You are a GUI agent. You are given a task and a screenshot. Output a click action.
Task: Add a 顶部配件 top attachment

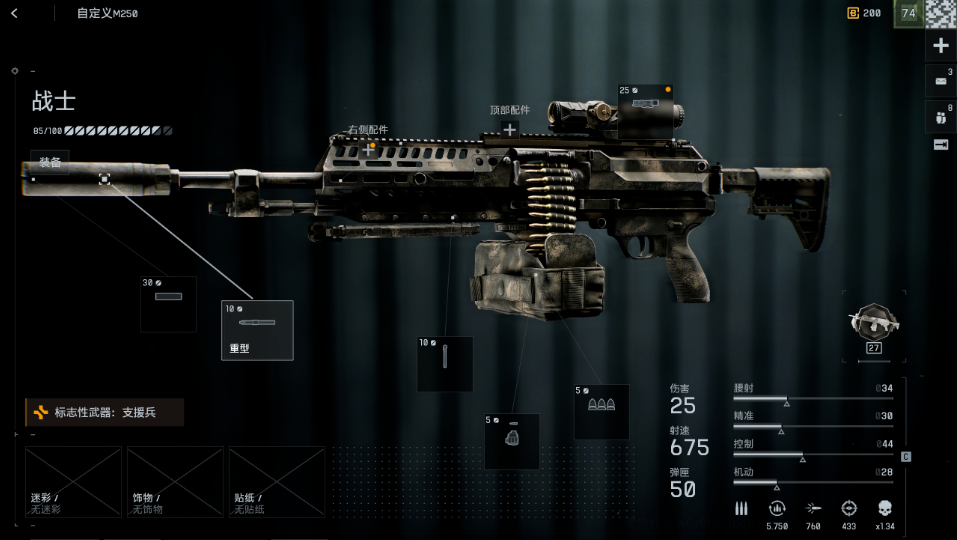pos(510,129)
